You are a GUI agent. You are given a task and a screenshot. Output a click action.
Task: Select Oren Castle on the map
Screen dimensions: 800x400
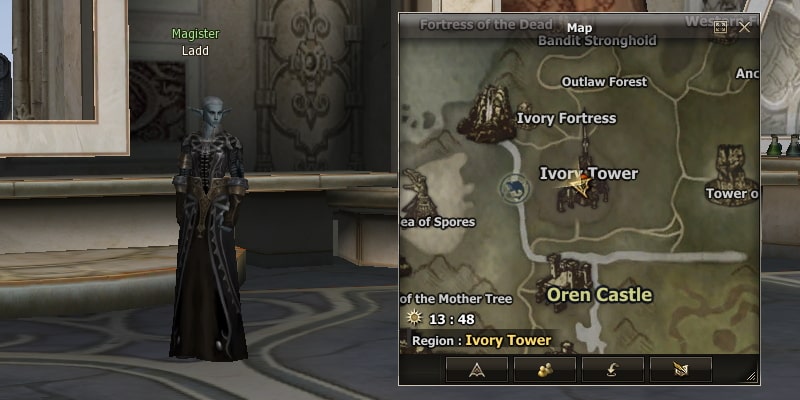[x=599, y=295]
